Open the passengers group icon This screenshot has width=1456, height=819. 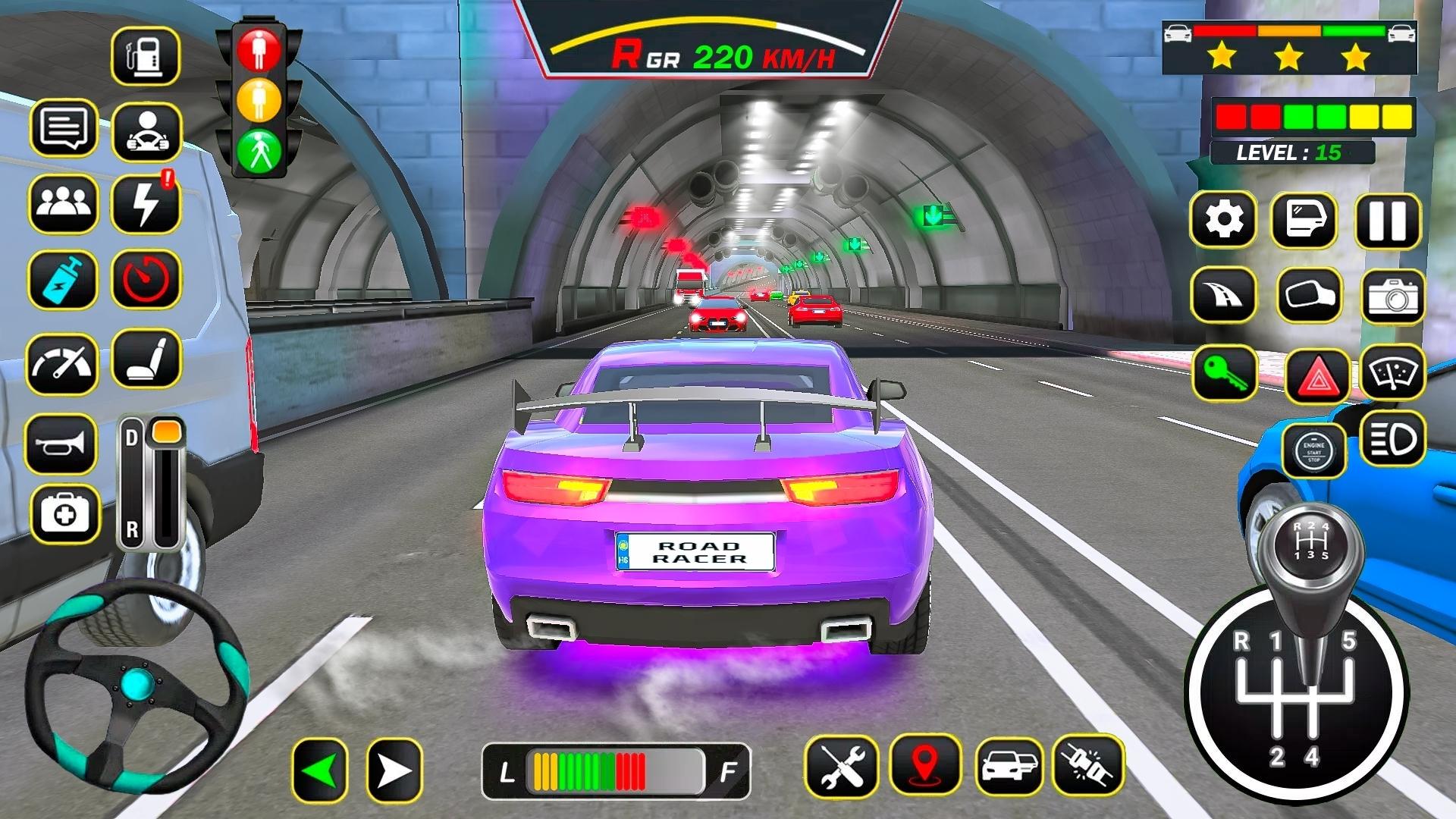click(64, 203)
